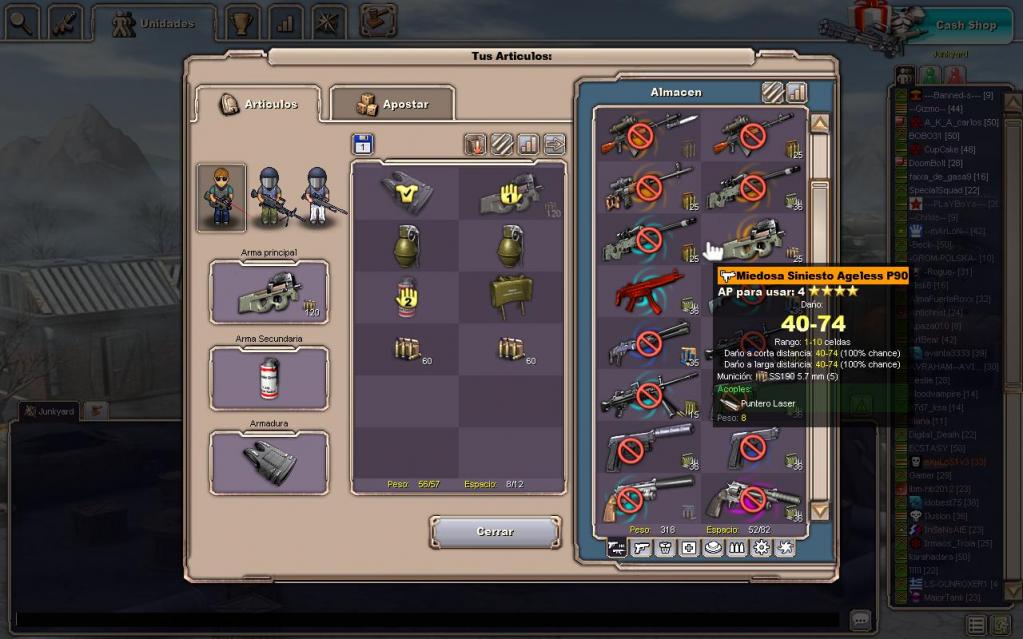Click the P90 in the Arma principal slot
The height and width of the screenshot is (639, 1023).
(x=268, y=292)
